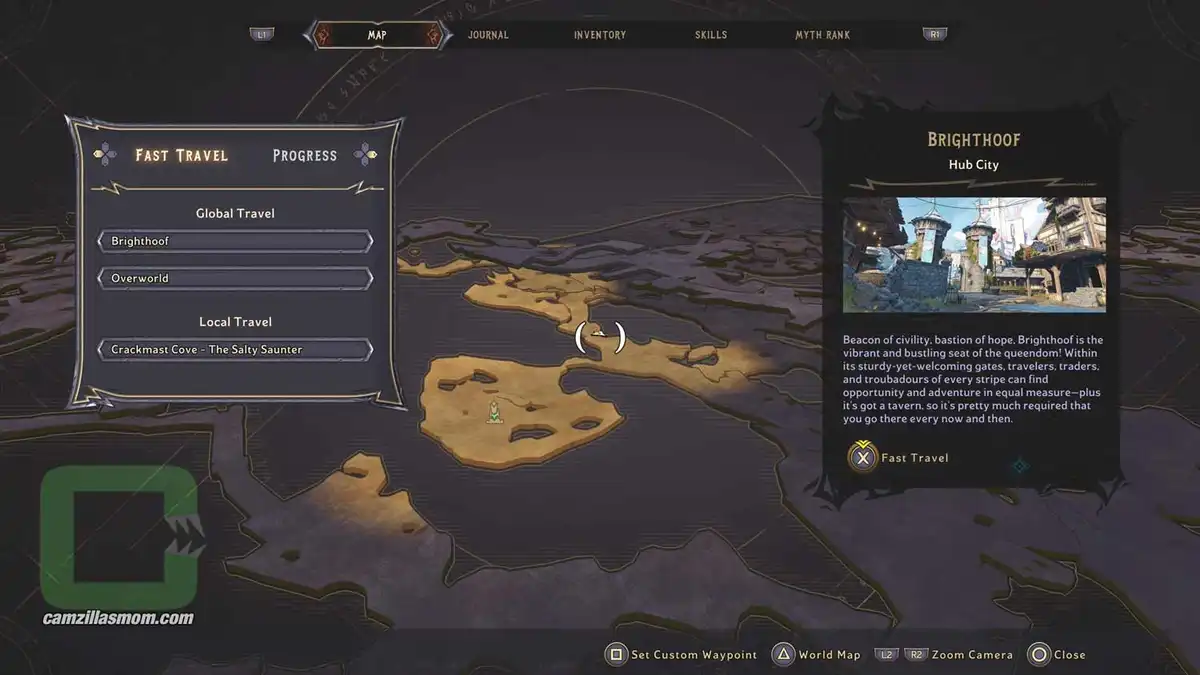Pick Crackmast Cove - The Salty Saunter

(x=235, y=350)
